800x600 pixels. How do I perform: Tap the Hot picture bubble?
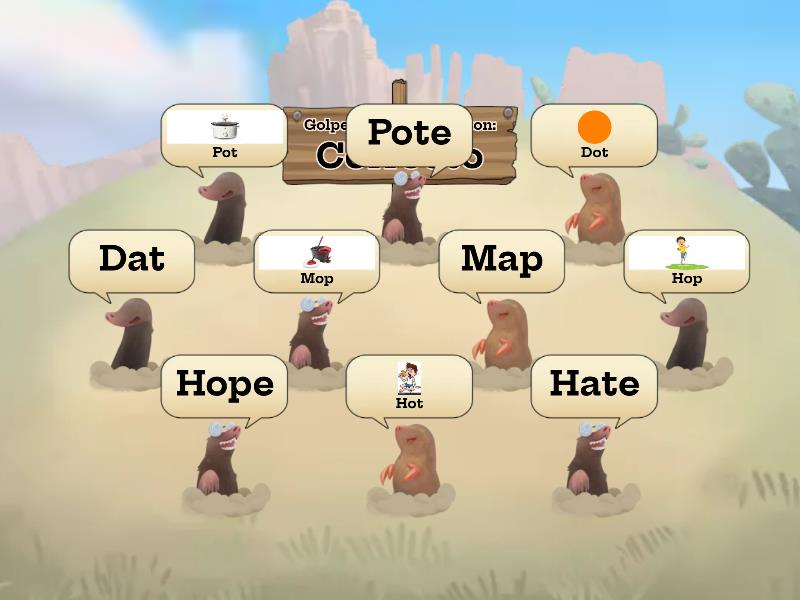point(409,385)
